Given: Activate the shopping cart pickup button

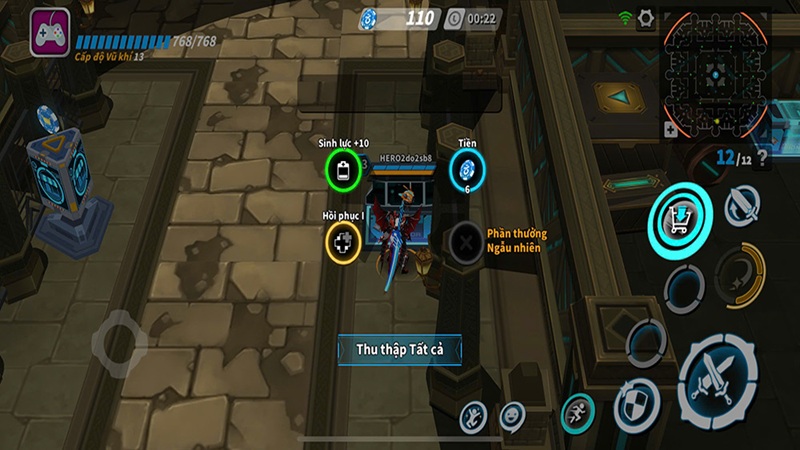Looking at the screenshot, I should [x=679, y=214].
